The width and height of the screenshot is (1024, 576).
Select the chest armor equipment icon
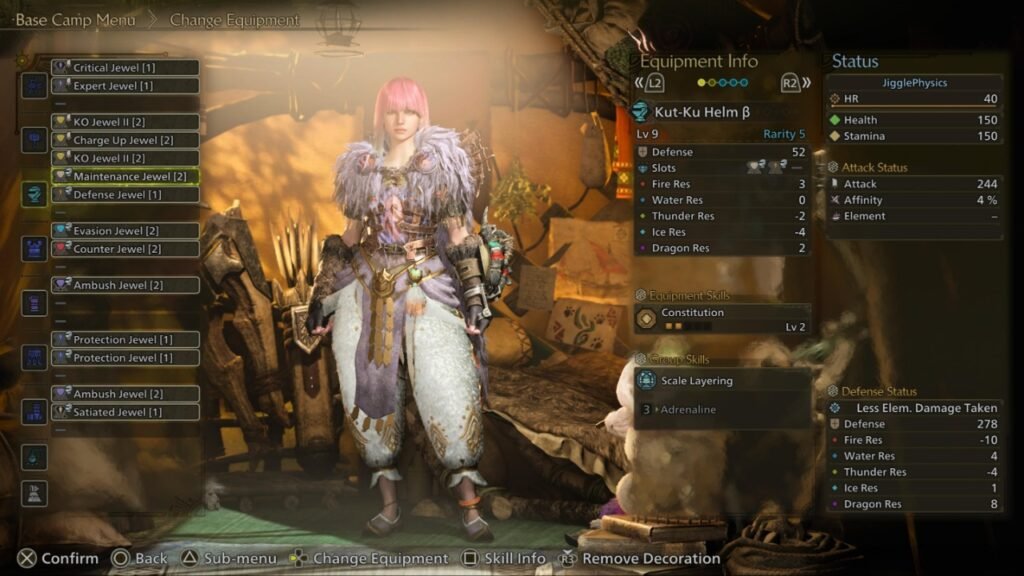pos(34,248)
